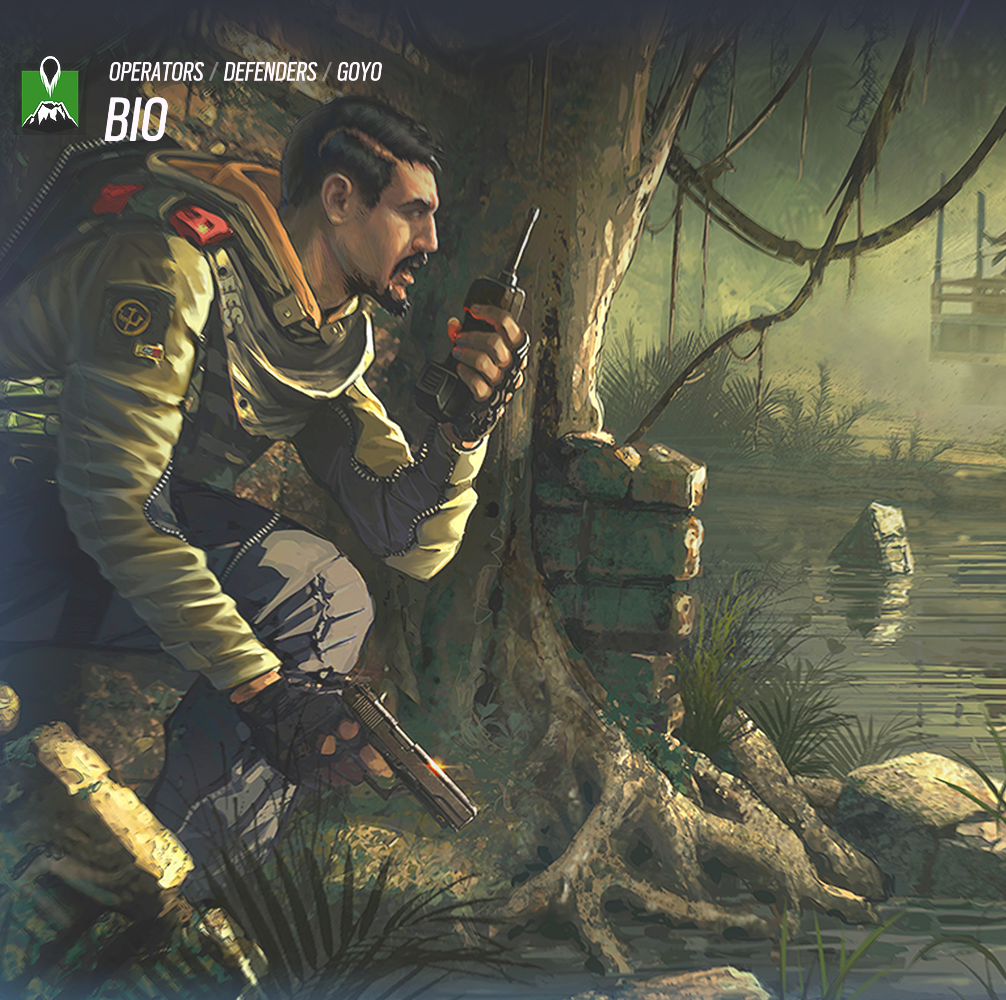The height and width of the screenshot is (1000, 1006).
Task: Go to the Defenders breadcrumb
Action: pos(270,72)
